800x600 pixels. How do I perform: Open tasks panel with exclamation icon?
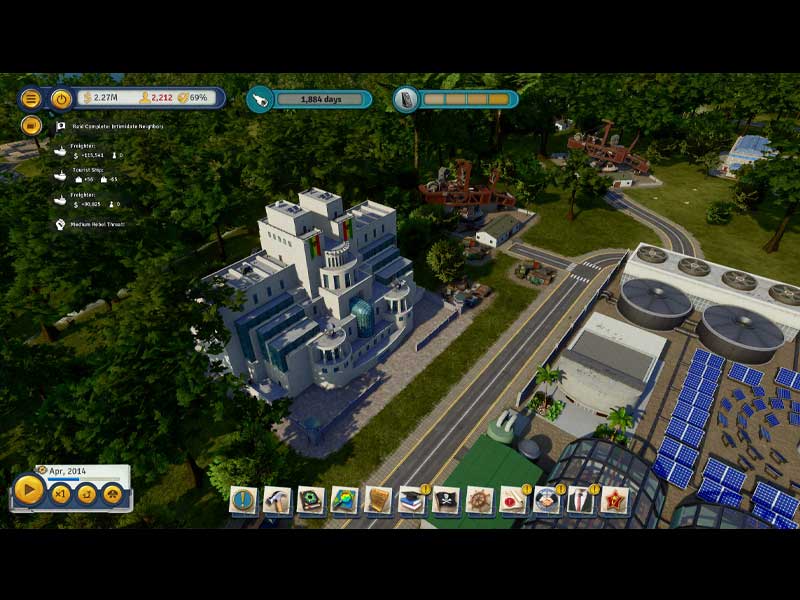coord(243,499)
